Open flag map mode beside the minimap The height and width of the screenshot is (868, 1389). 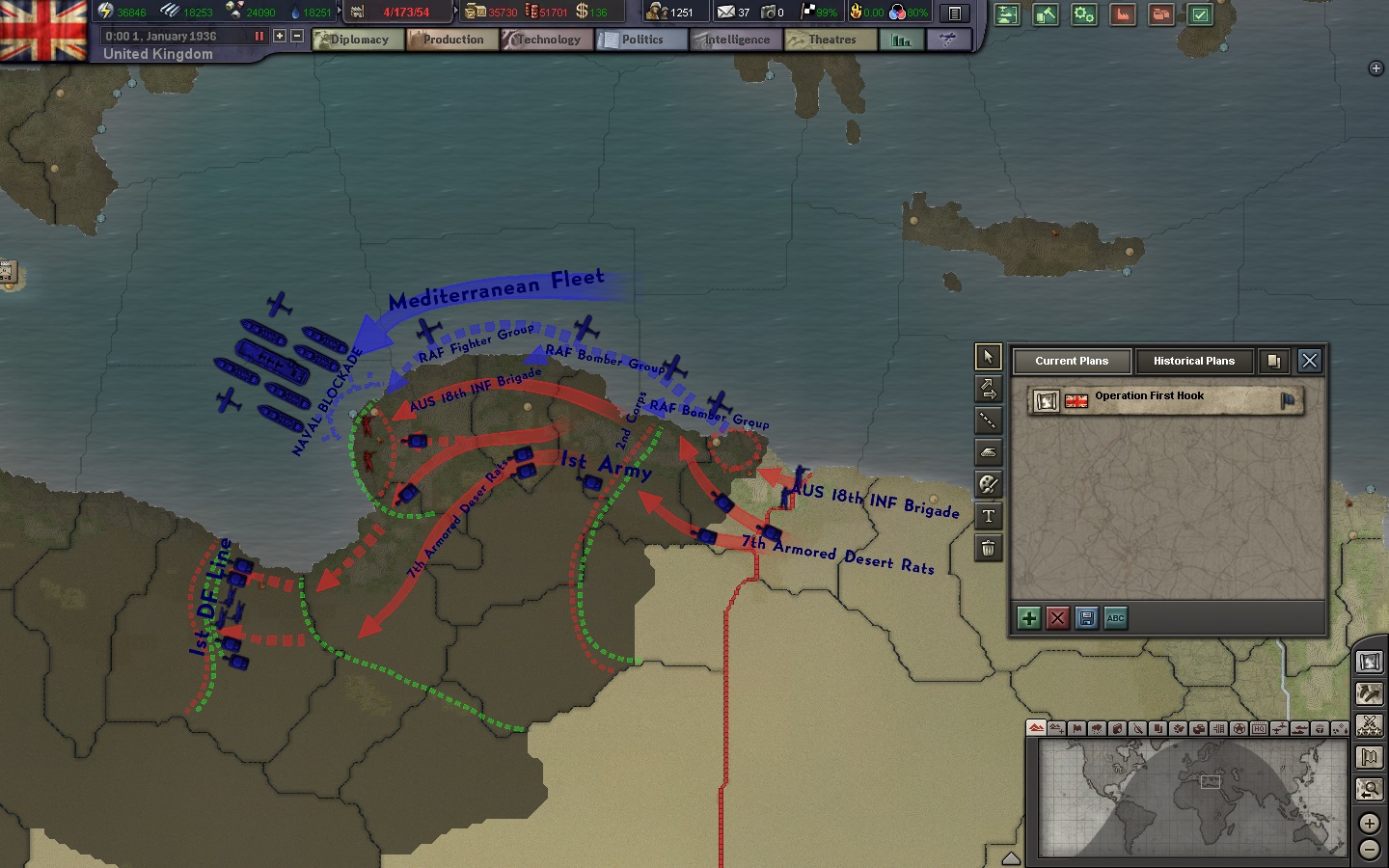pos(1369,757)
